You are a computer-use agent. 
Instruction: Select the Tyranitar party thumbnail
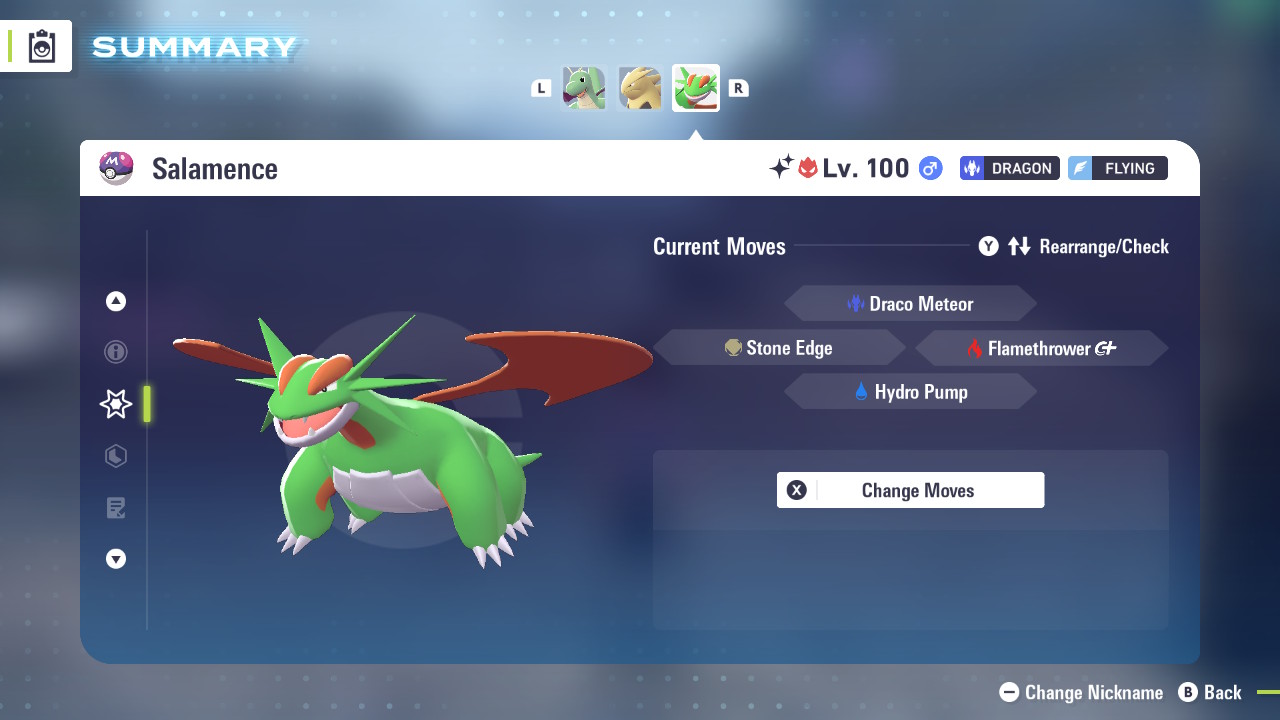pyautogui.click(x=640, y=88)
